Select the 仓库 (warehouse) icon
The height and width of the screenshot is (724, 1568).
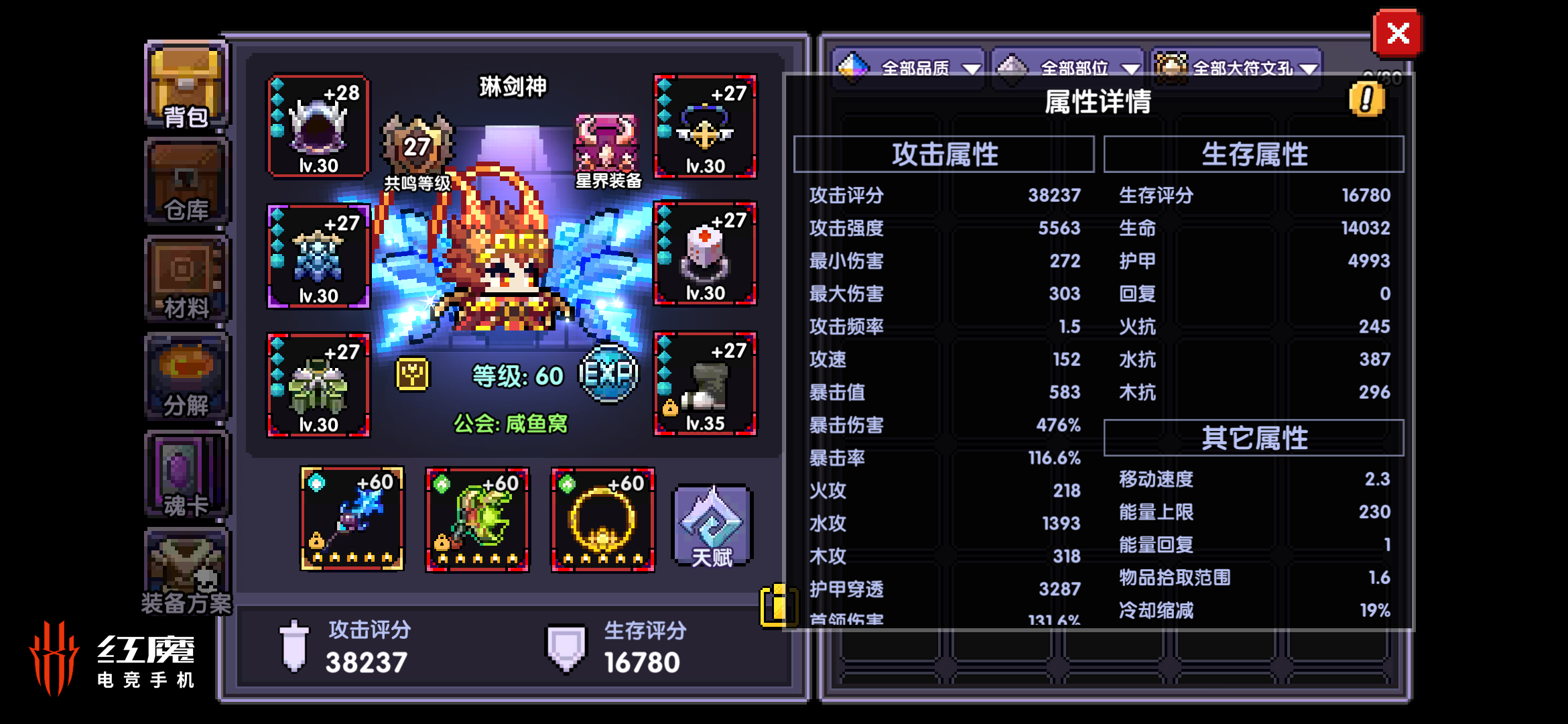point(186,181)
